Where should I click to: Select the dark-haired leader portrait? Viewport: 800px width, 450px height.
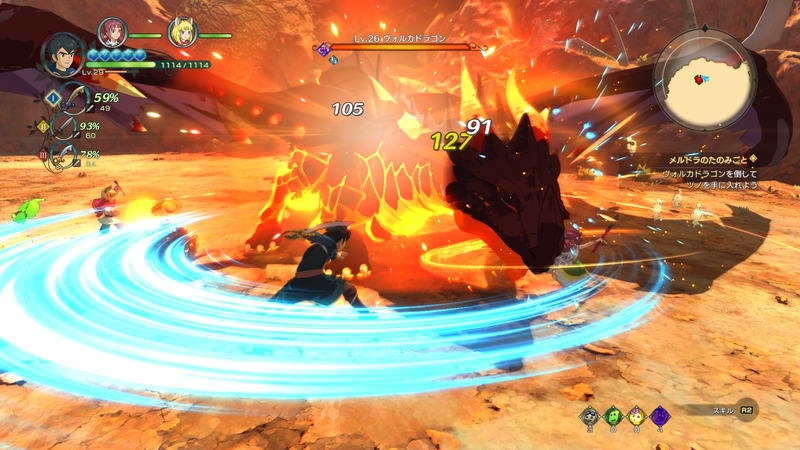pos(61,53)
